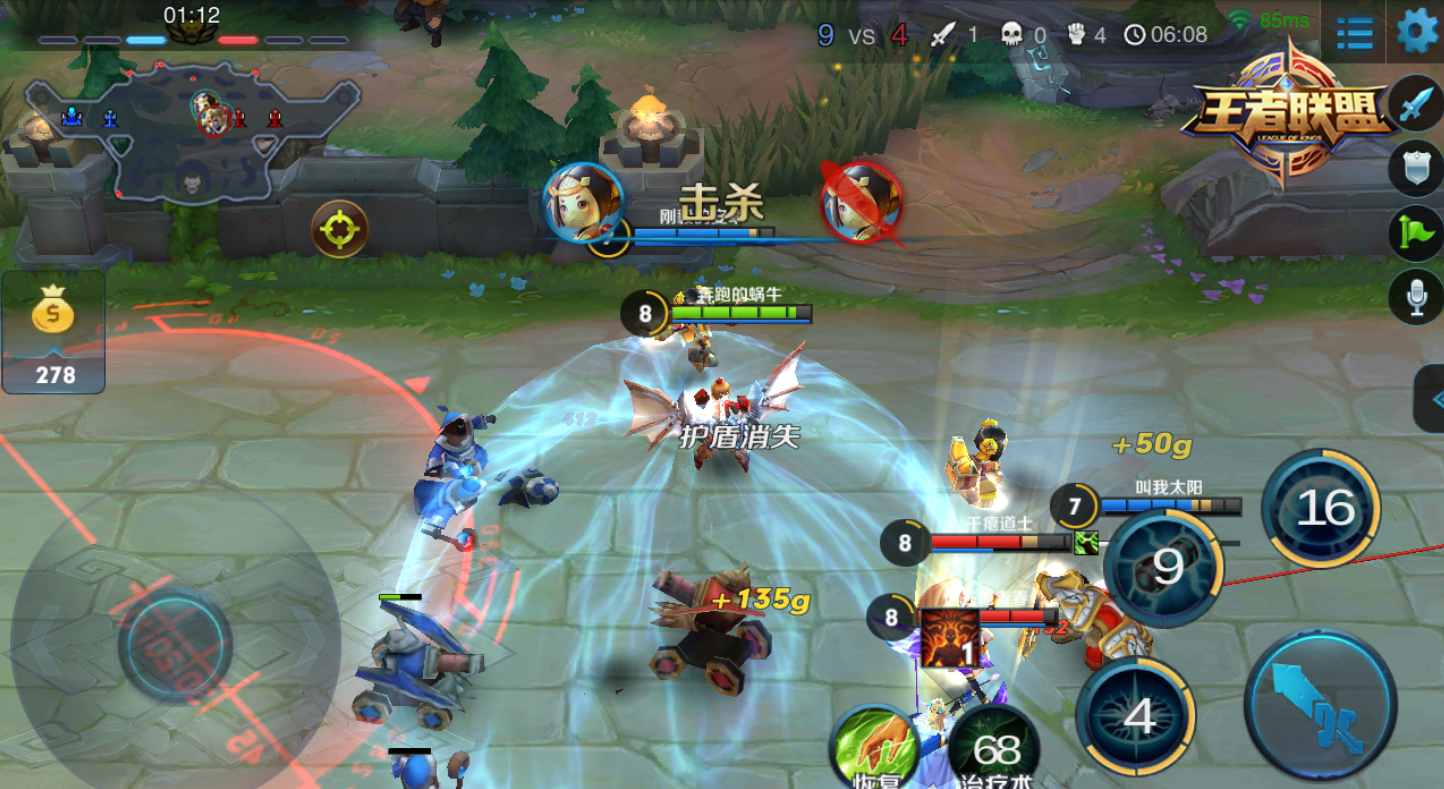Send the green flag rally signal

point(1416,233)
